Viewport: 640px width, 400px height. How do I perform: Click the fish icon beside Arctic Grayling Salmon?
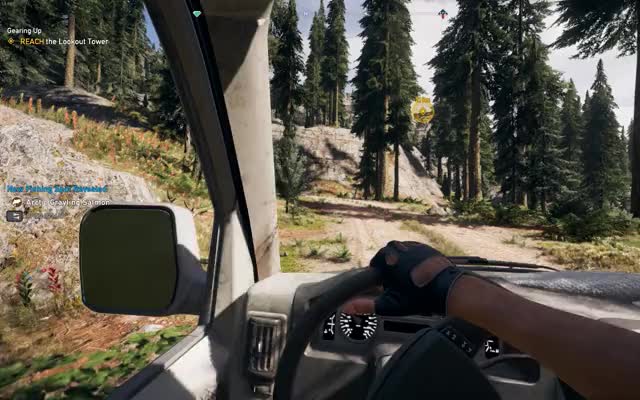[16, 201]
